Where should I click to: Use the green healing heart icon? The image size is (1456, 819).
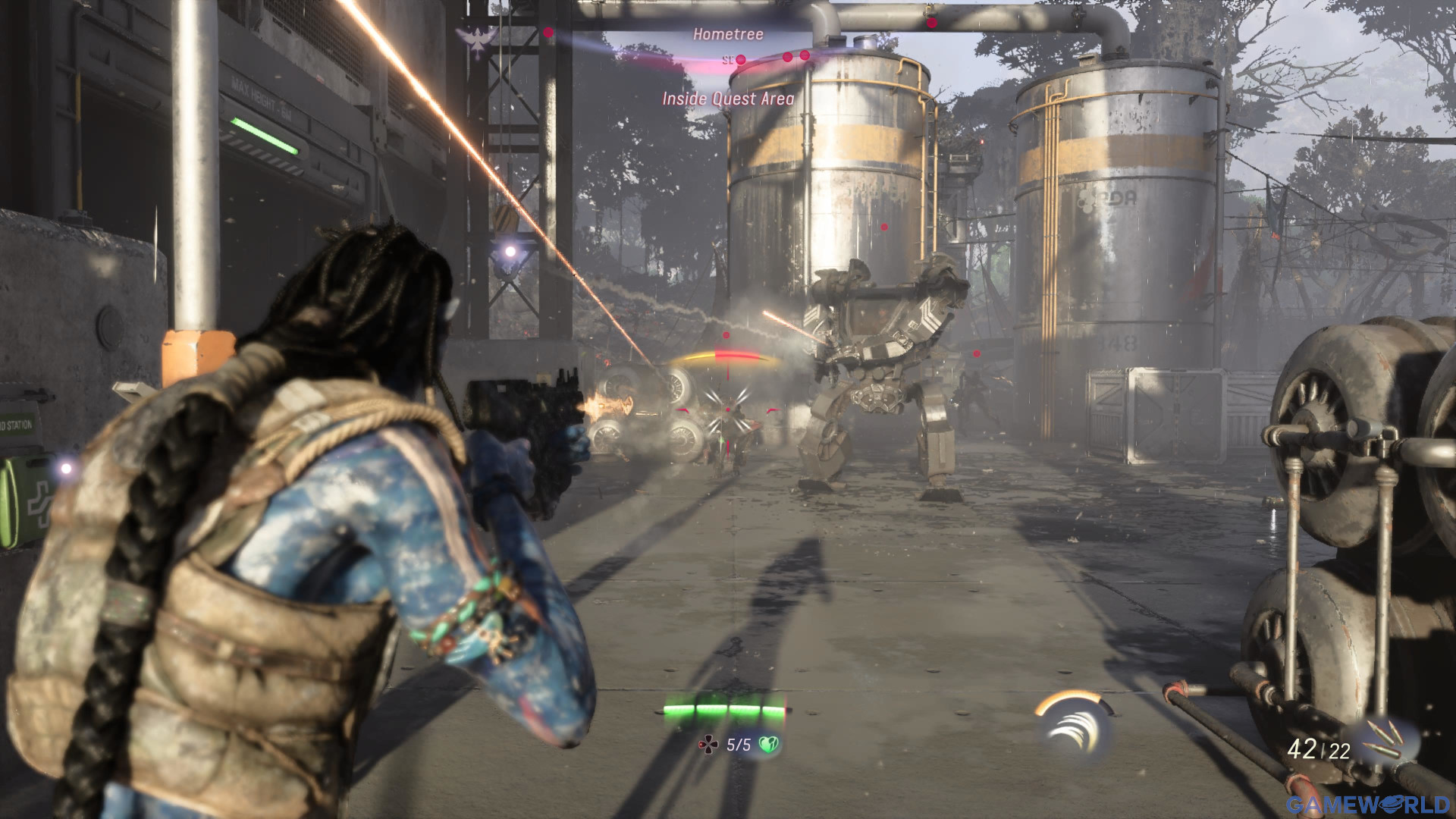768,745
